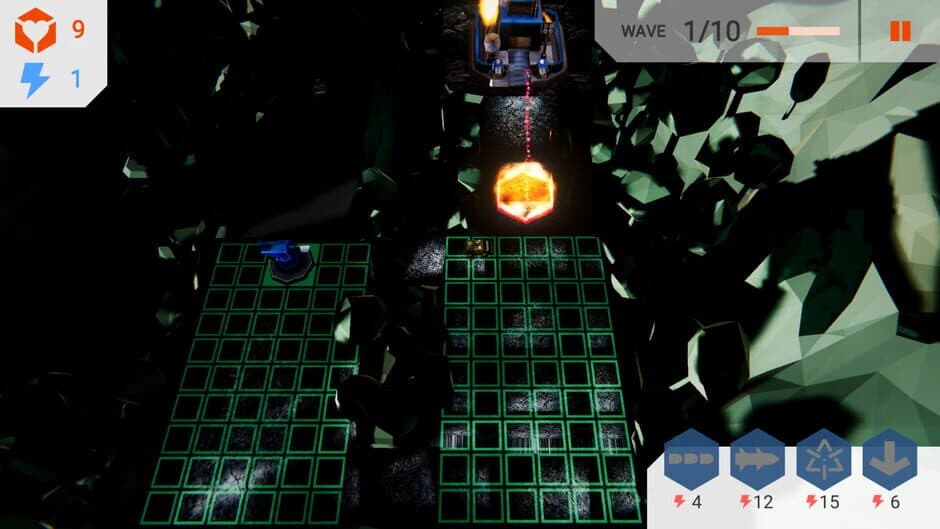Select the triple-bullet gun tower costing 4
This screenshot has width=940, height=529.
point(691,461)
